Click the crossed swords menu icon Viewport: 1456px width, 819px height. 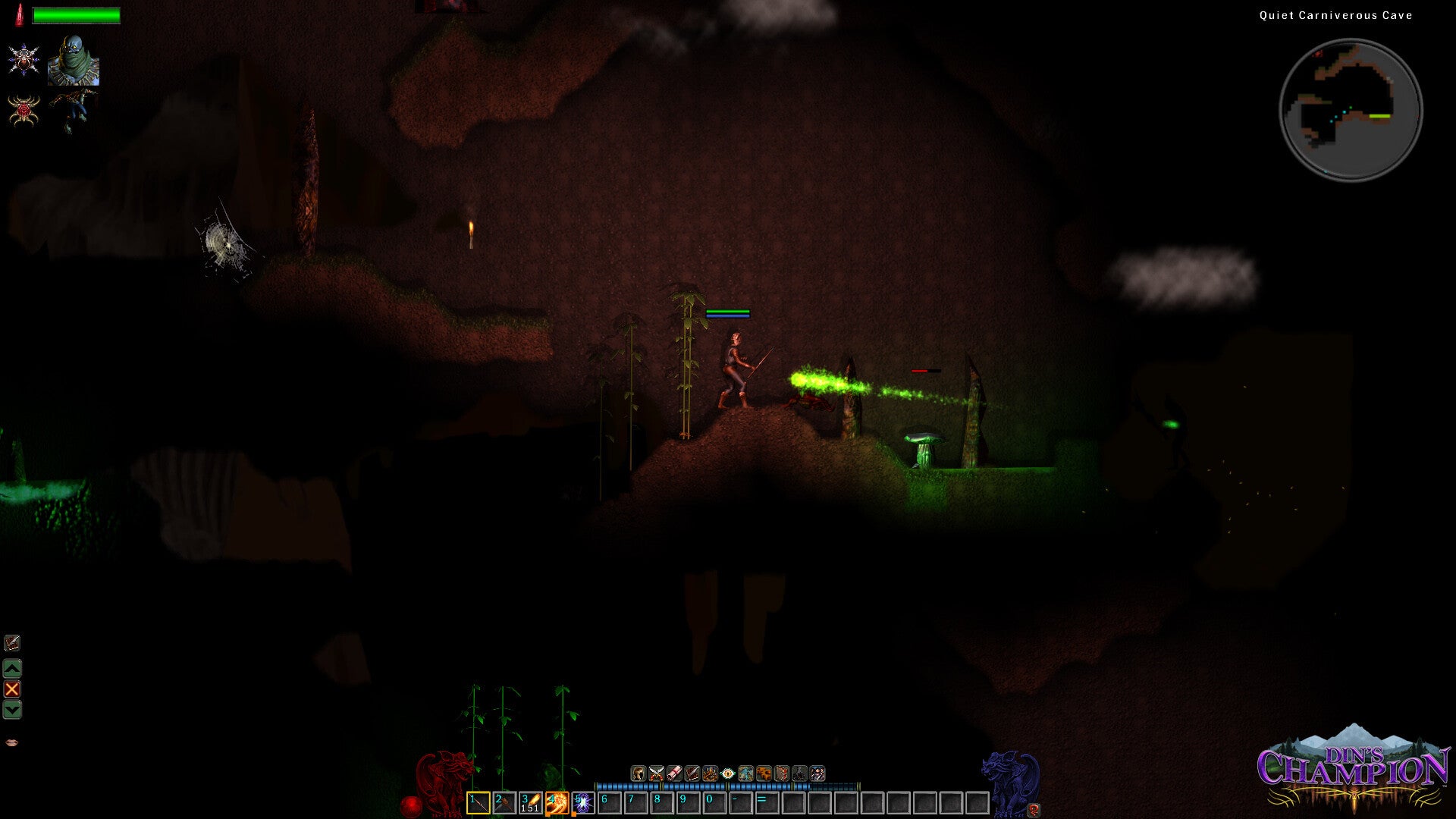pos(656,773)
